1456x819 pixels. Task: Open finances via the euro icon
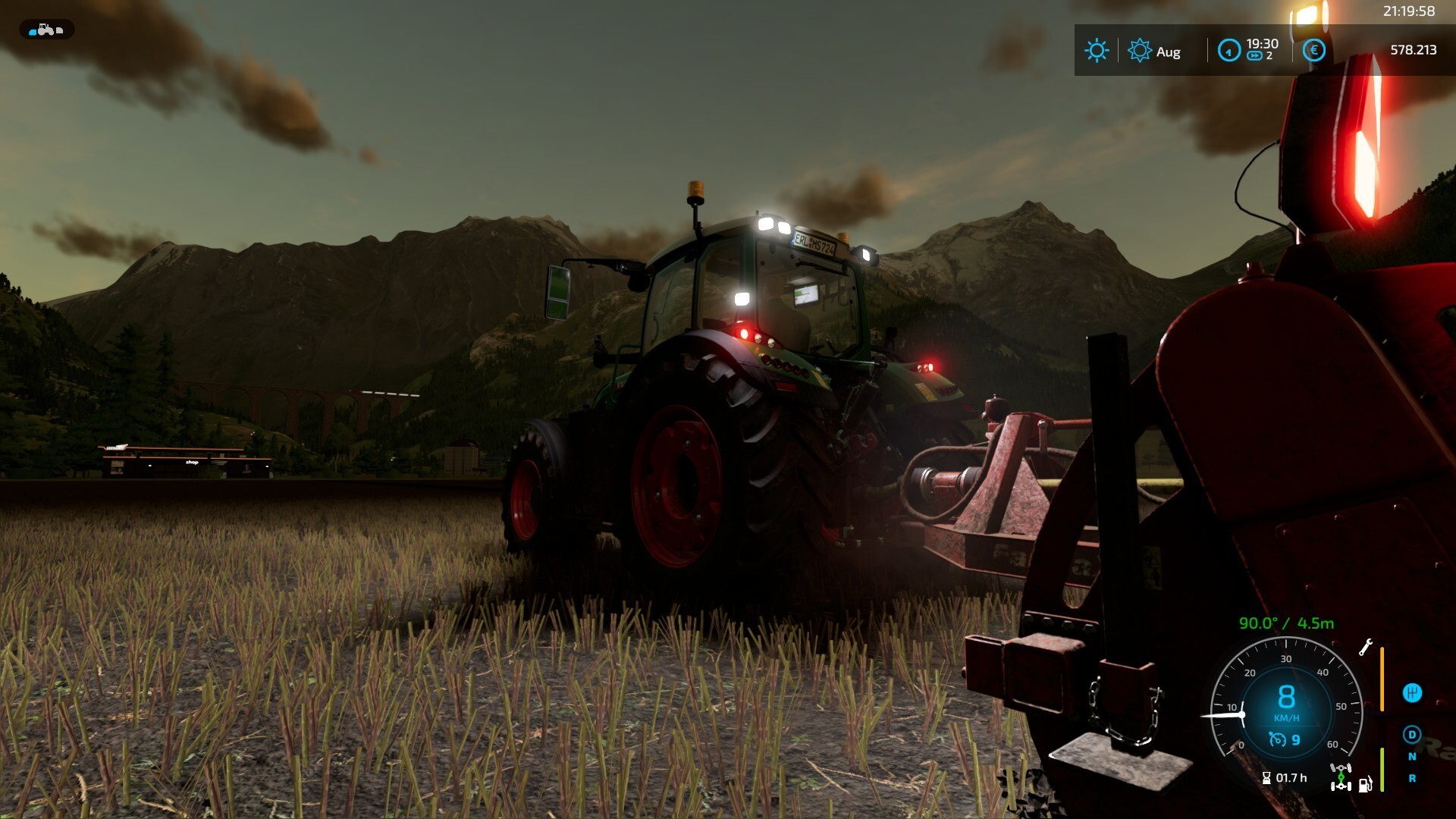1314,51
